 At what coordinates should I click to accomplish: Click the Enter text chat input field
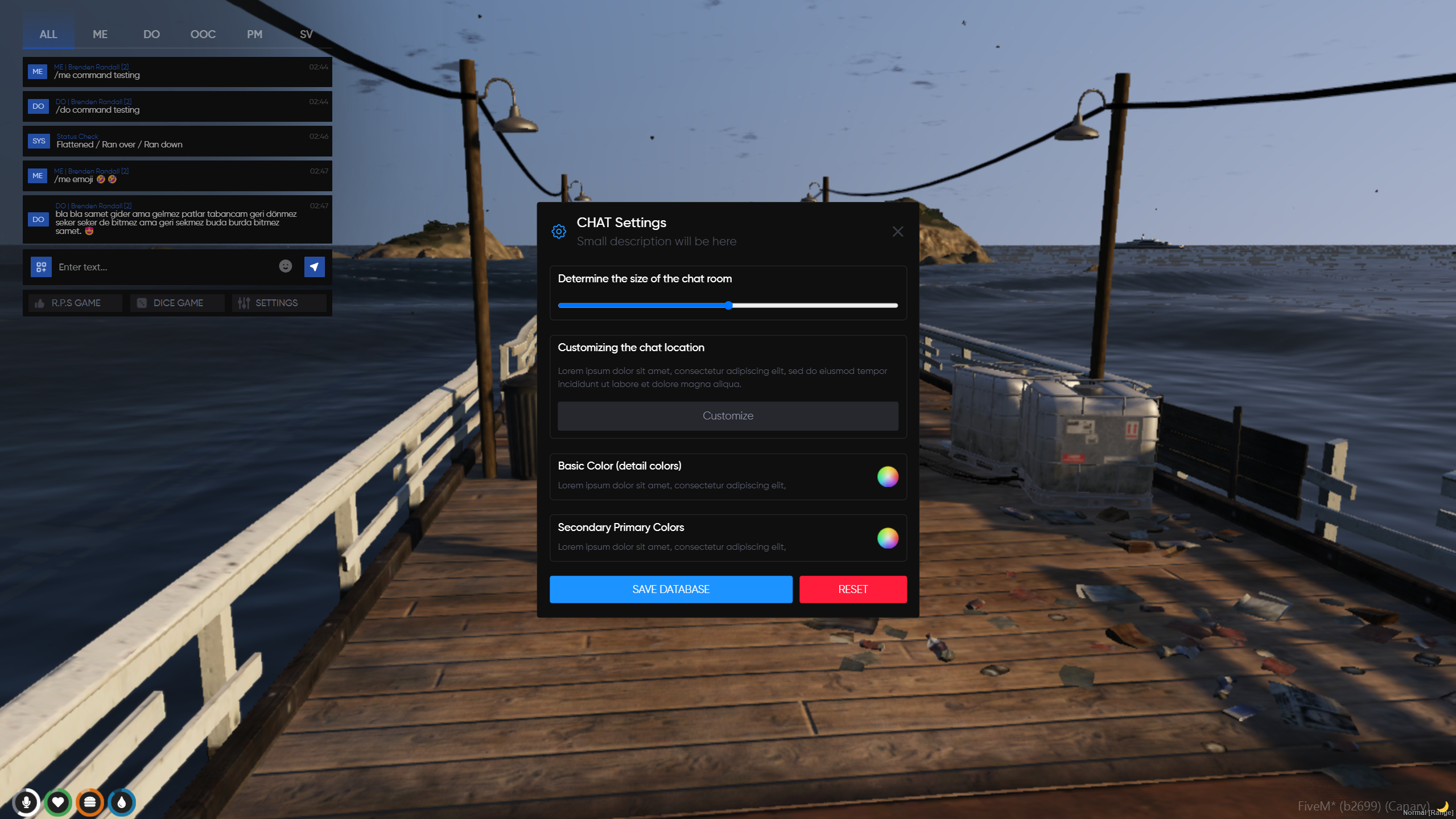coord(159,266)
